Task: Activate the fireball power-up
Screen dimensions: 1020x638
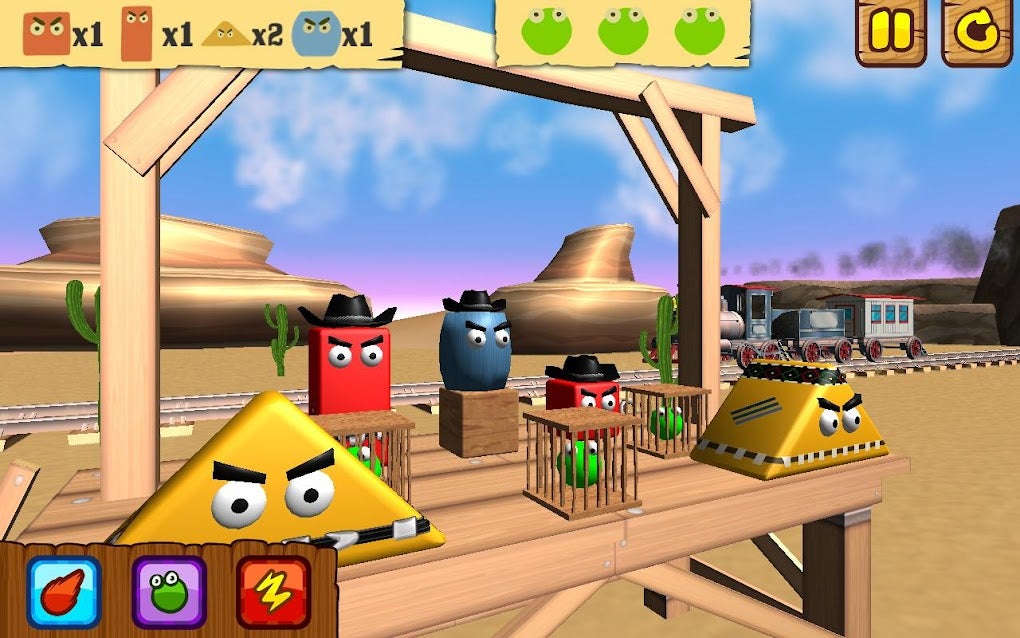Action: click(63, 592)
